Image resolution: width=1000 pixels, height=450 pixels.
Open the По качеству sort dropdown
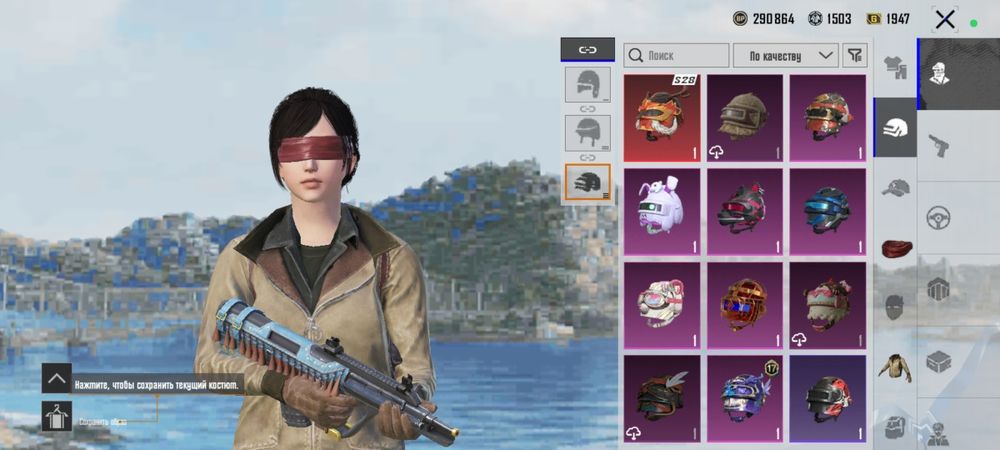coord(786,55)
